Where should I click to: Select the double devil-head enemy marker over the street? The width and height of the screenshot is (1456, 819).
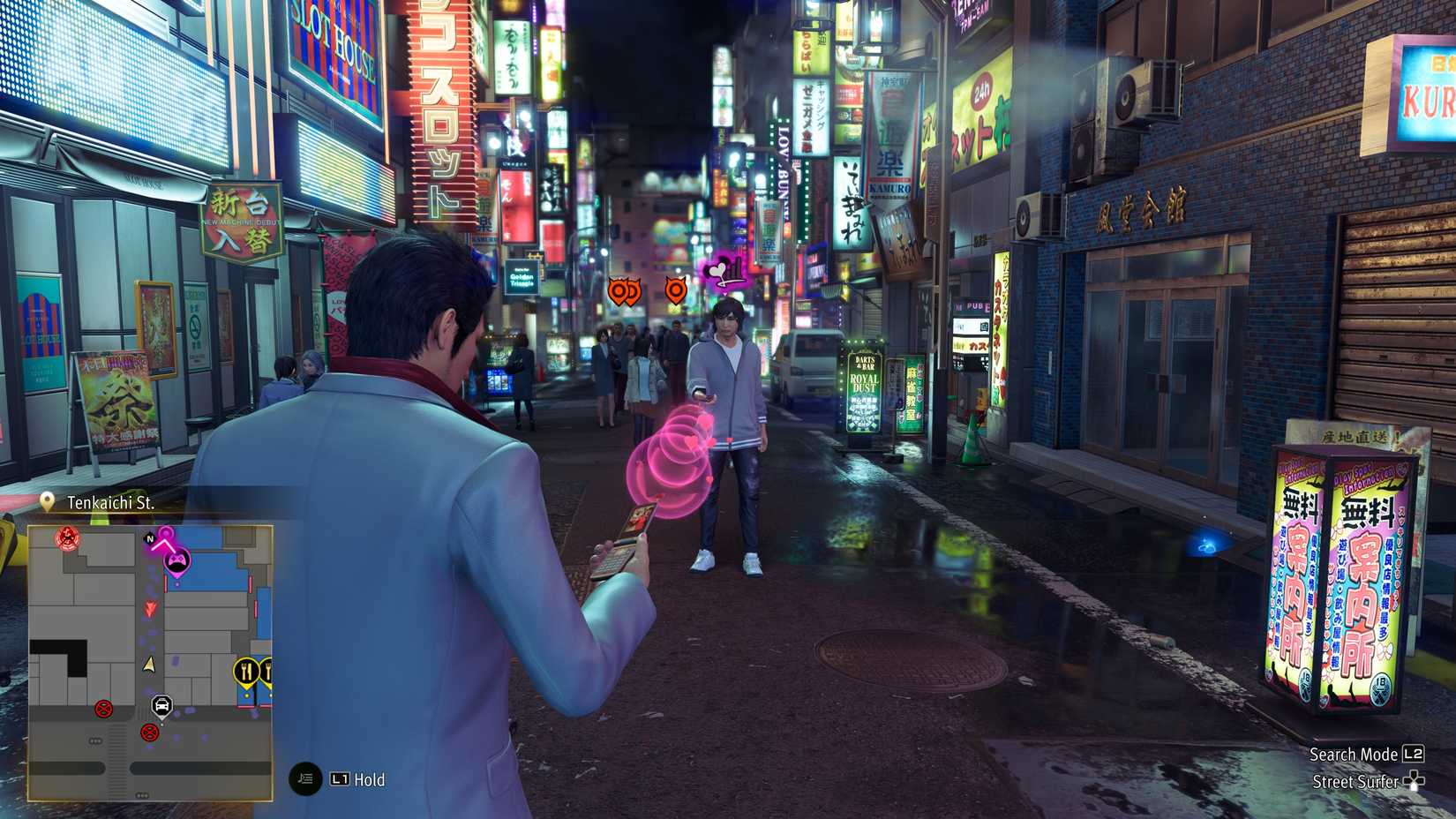click(625, 291)
